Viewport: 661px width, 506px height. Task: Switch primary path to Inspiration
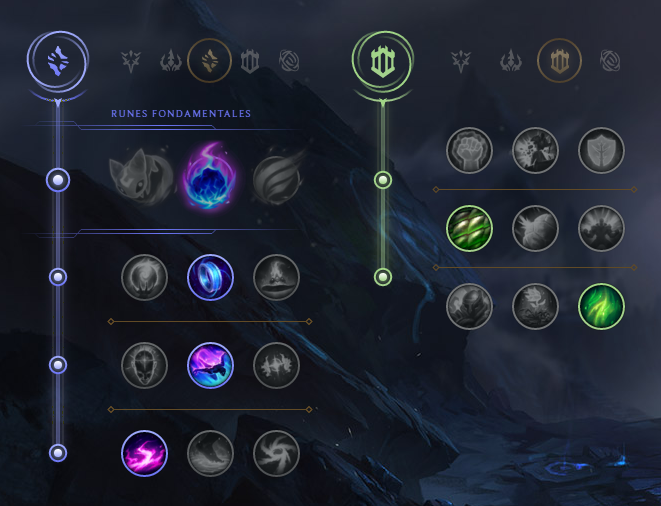click(x=289, y=61)
